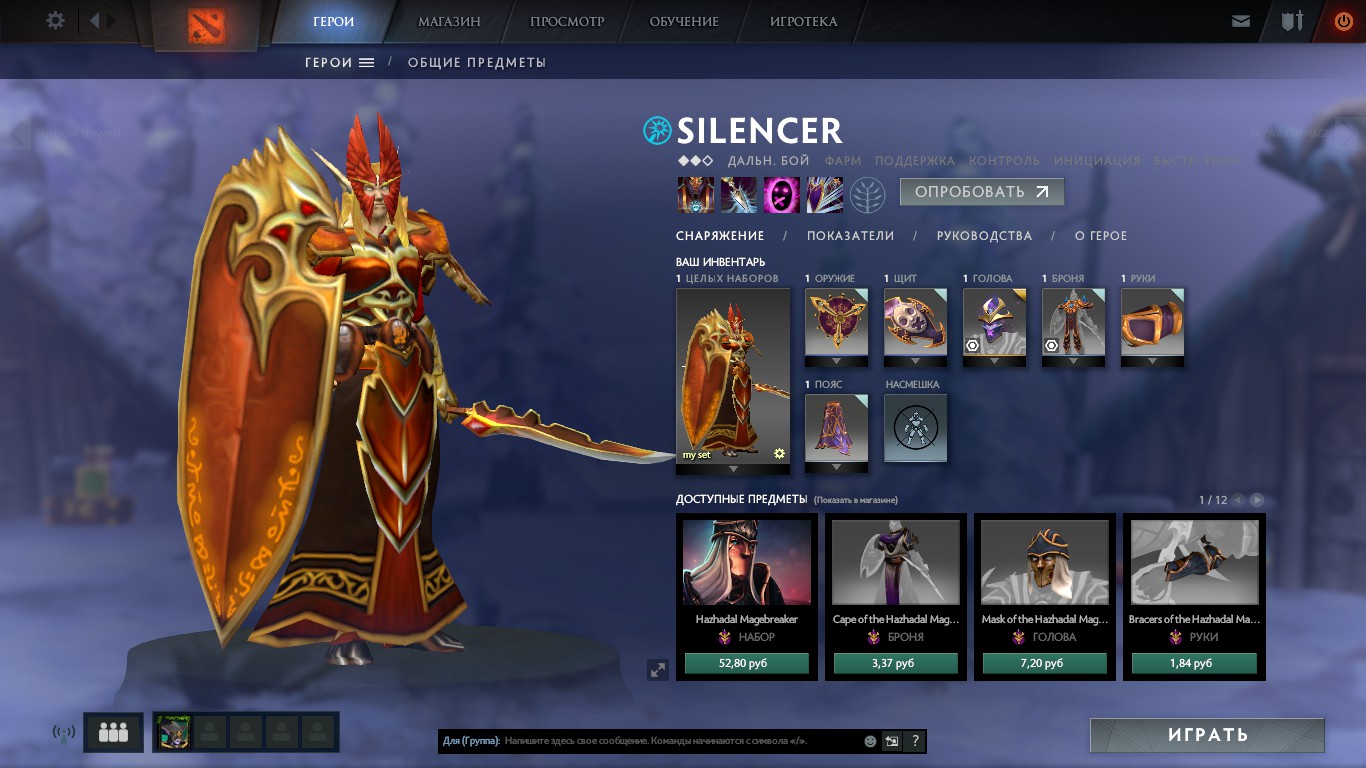Open the Игротека tab
This screenshot has width=1366, height=768.
point(803,21)
